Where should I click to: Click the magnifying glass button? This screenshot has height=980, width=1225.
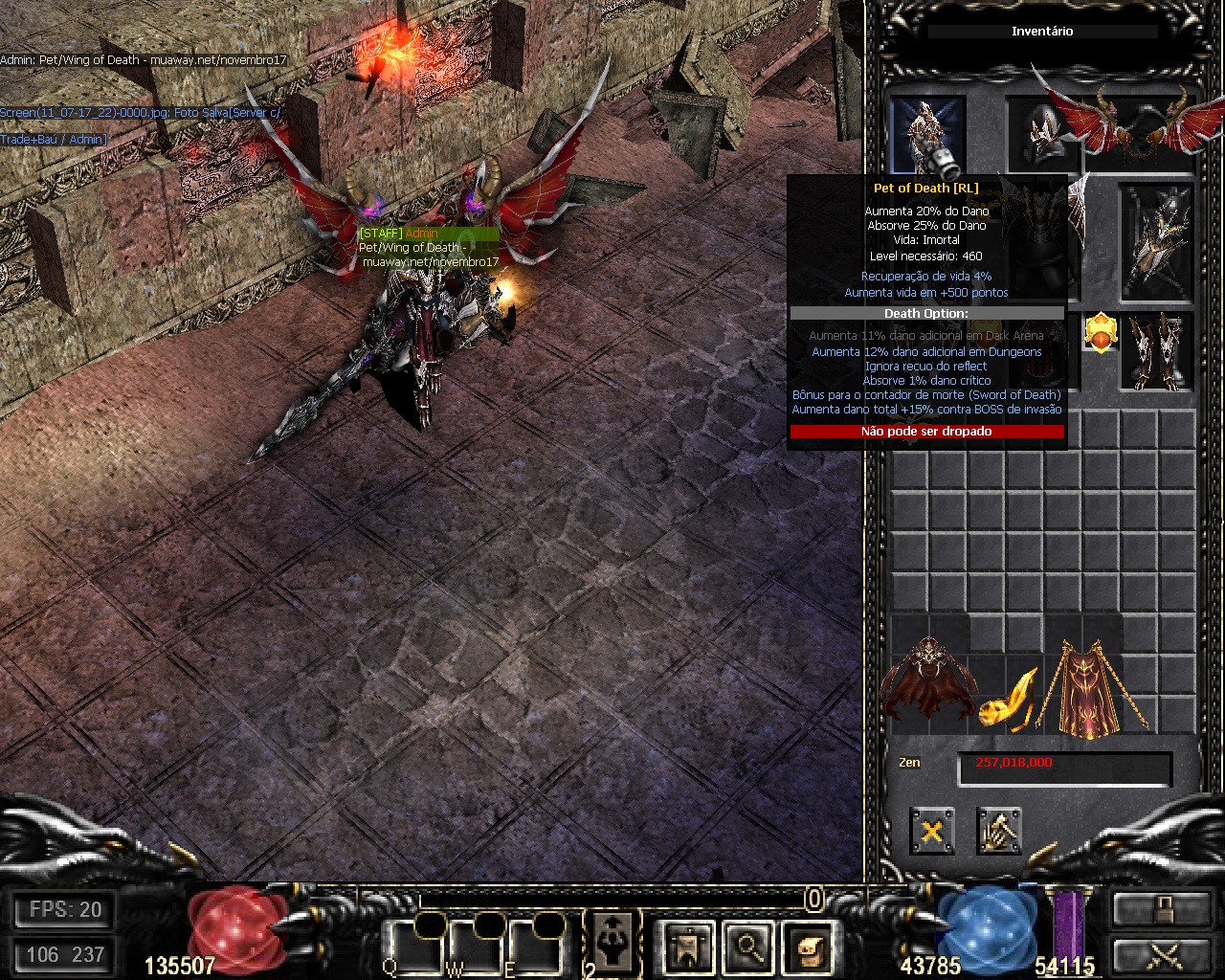point(747,947)
